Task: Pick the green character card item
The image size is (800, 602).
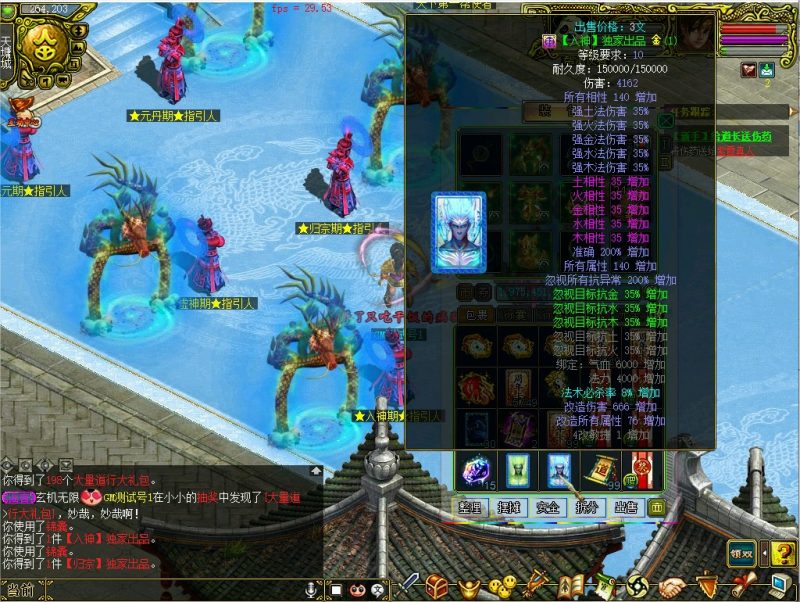Action: 516,470
